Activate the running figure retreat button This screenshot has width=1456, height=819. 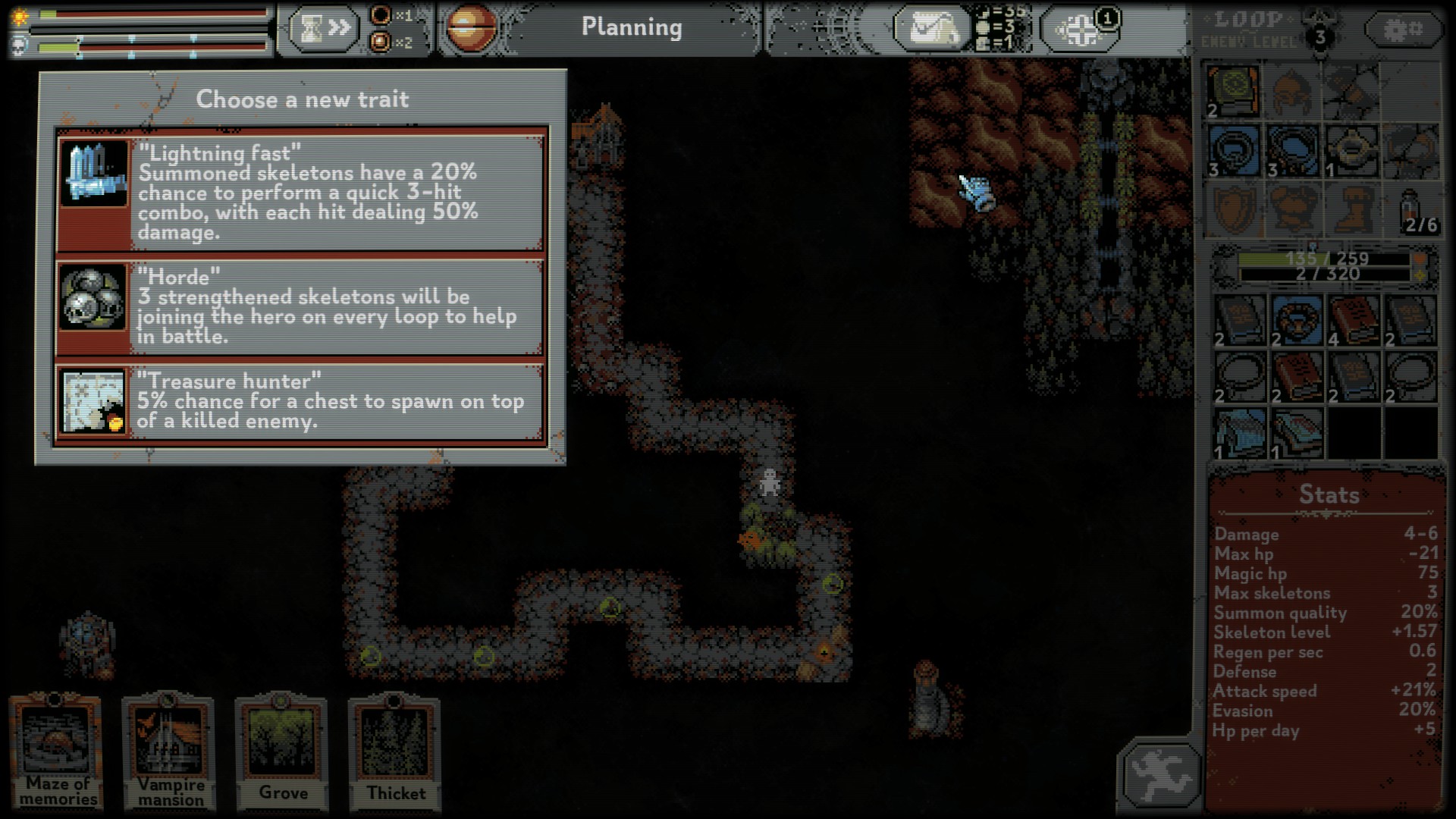coord(1159,774)
